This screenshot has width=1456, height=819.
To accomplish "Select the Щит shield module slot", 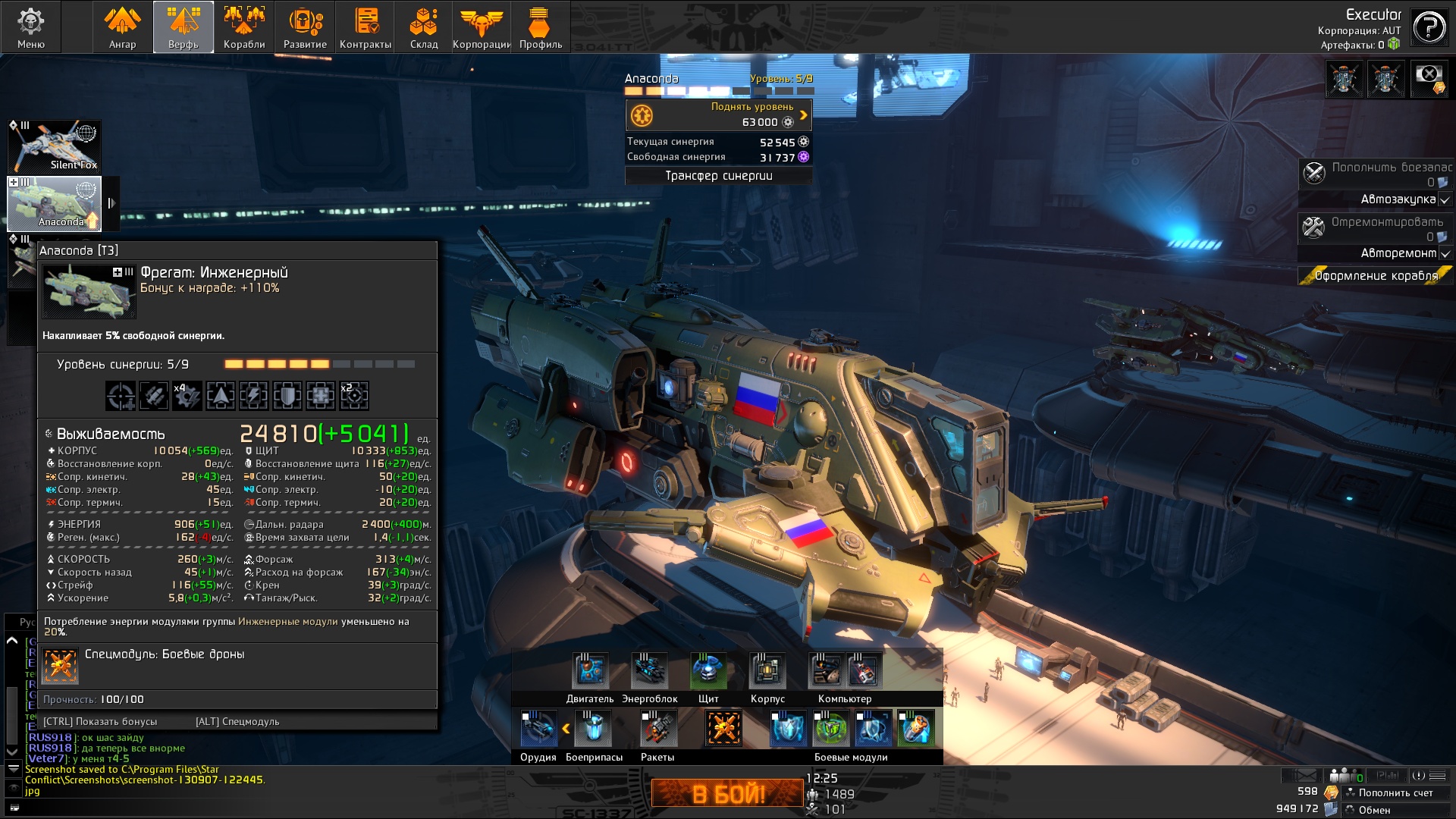I will coord(708,671).
